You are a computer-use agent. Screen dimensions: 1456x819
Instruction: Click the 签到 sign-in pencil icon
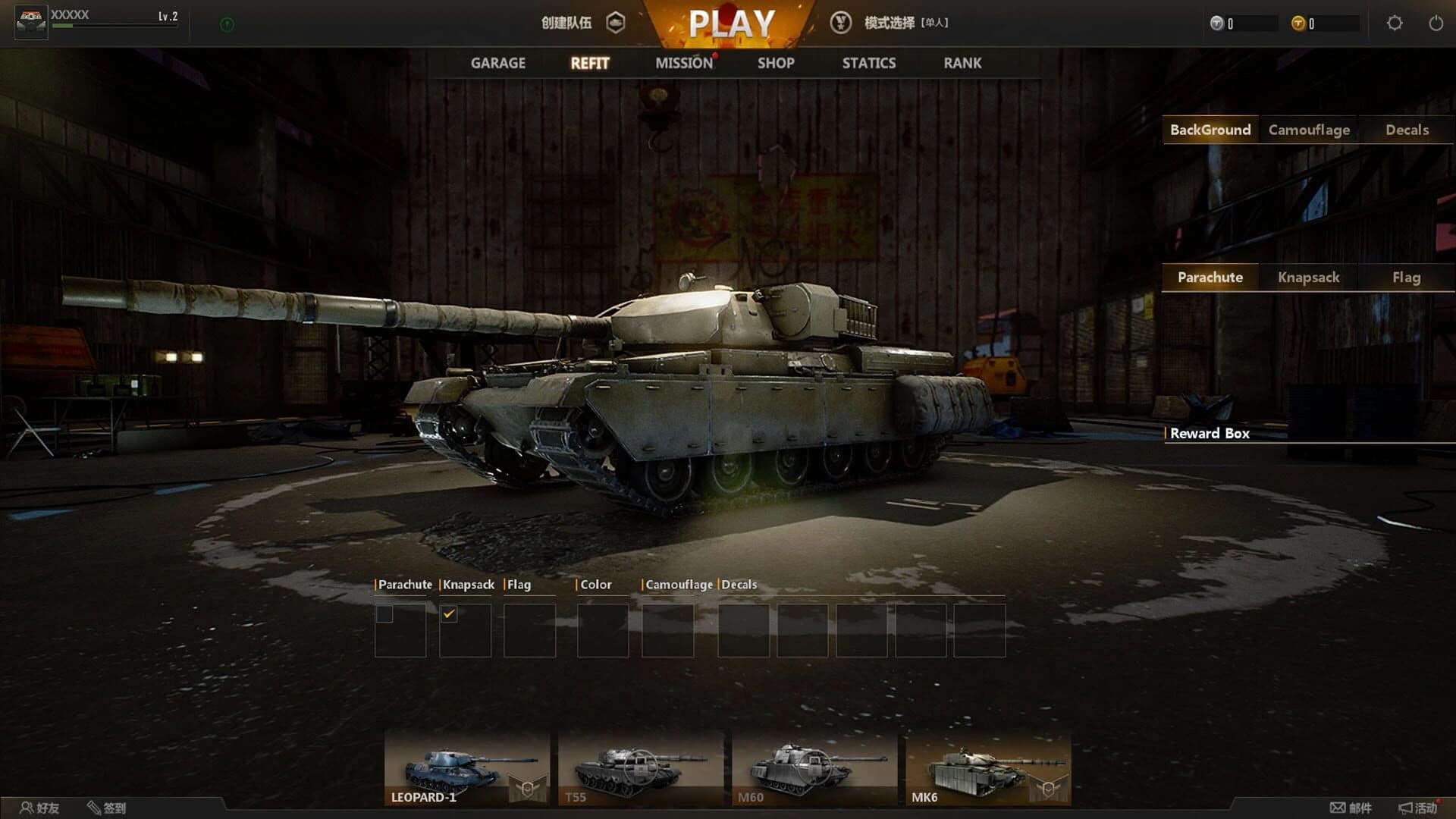(x=95, y=808)
